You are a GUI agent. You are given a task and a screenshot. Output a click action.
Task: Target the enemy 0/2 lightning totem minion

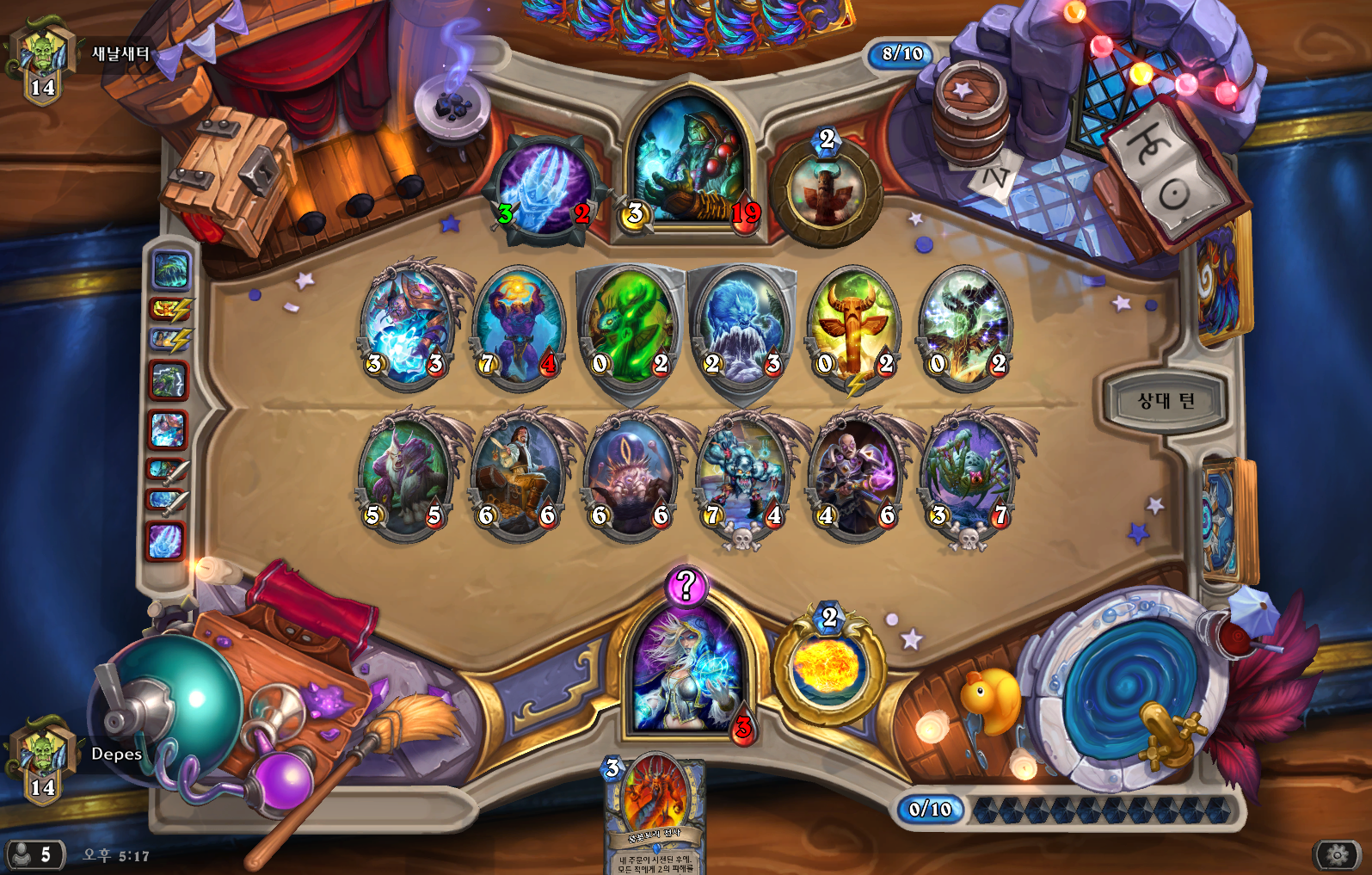[x=854, y=327]
